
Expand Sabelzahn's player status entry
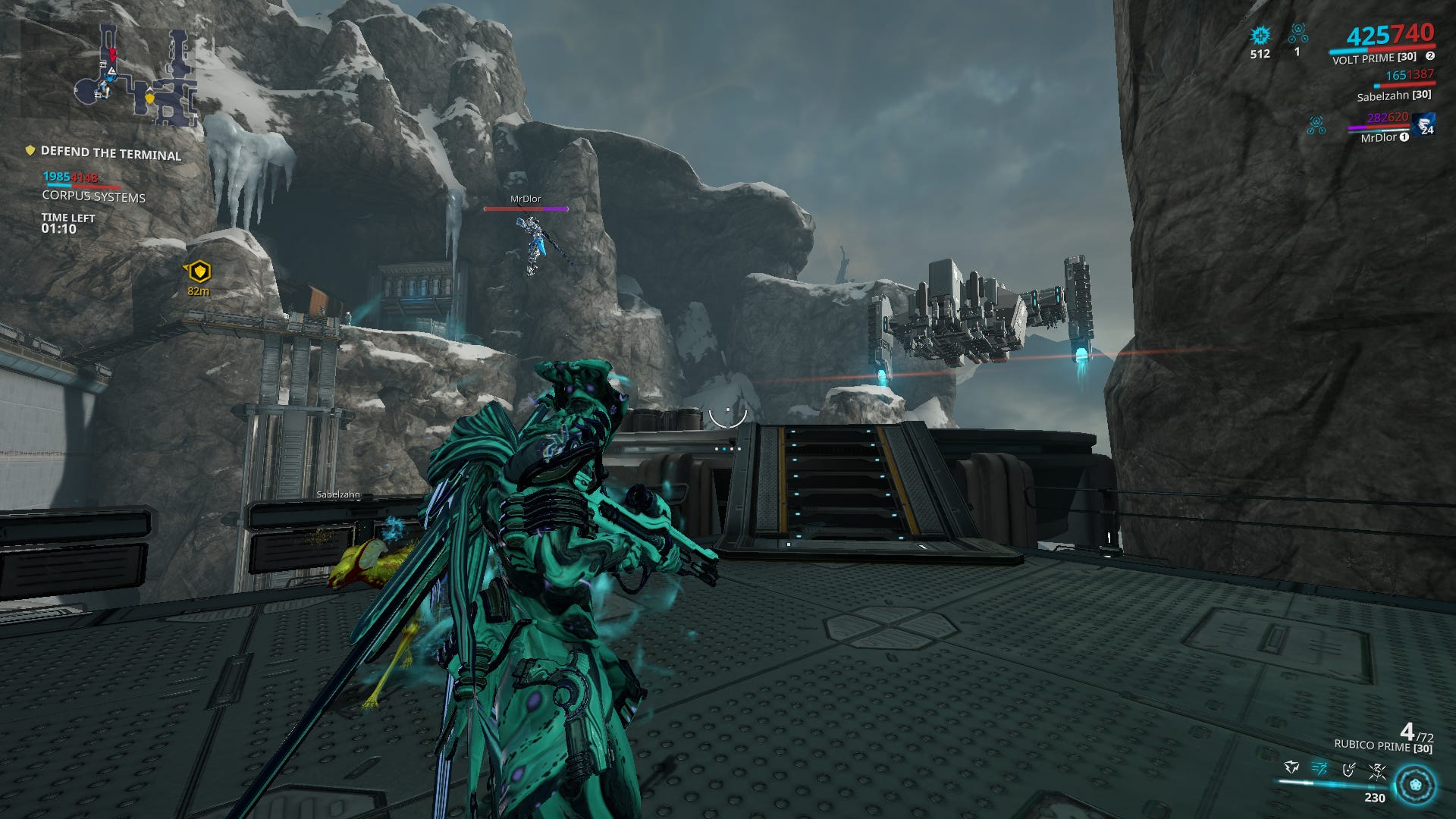pos(1394,96)
